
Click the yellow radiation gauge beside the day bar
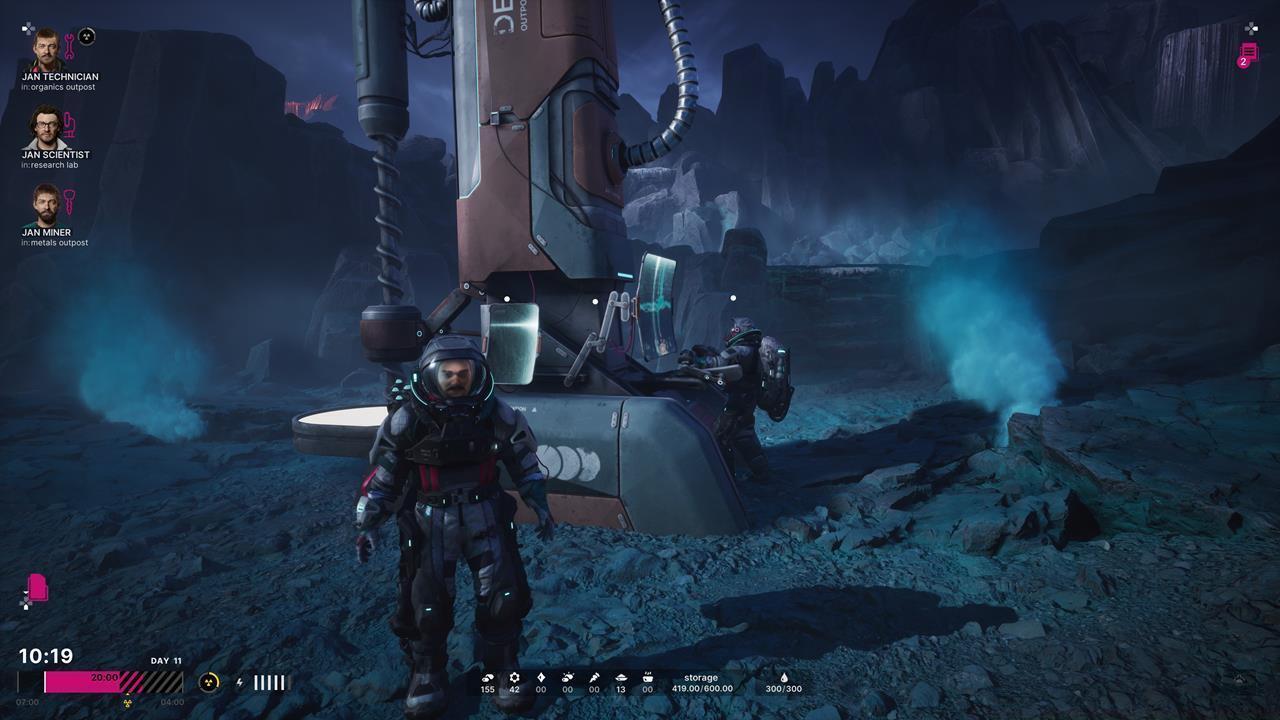click(x=209, y=682)
